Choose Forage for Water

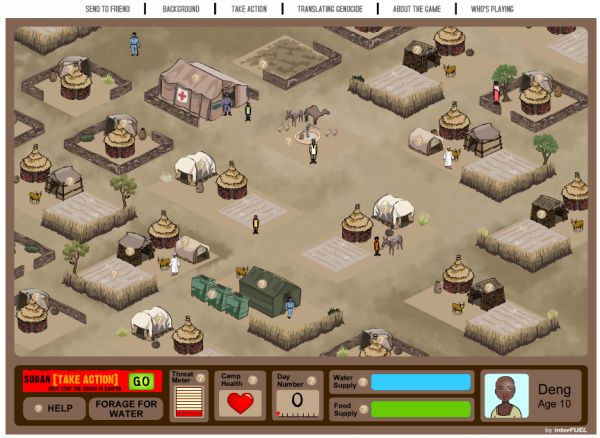tap(125, 408)
